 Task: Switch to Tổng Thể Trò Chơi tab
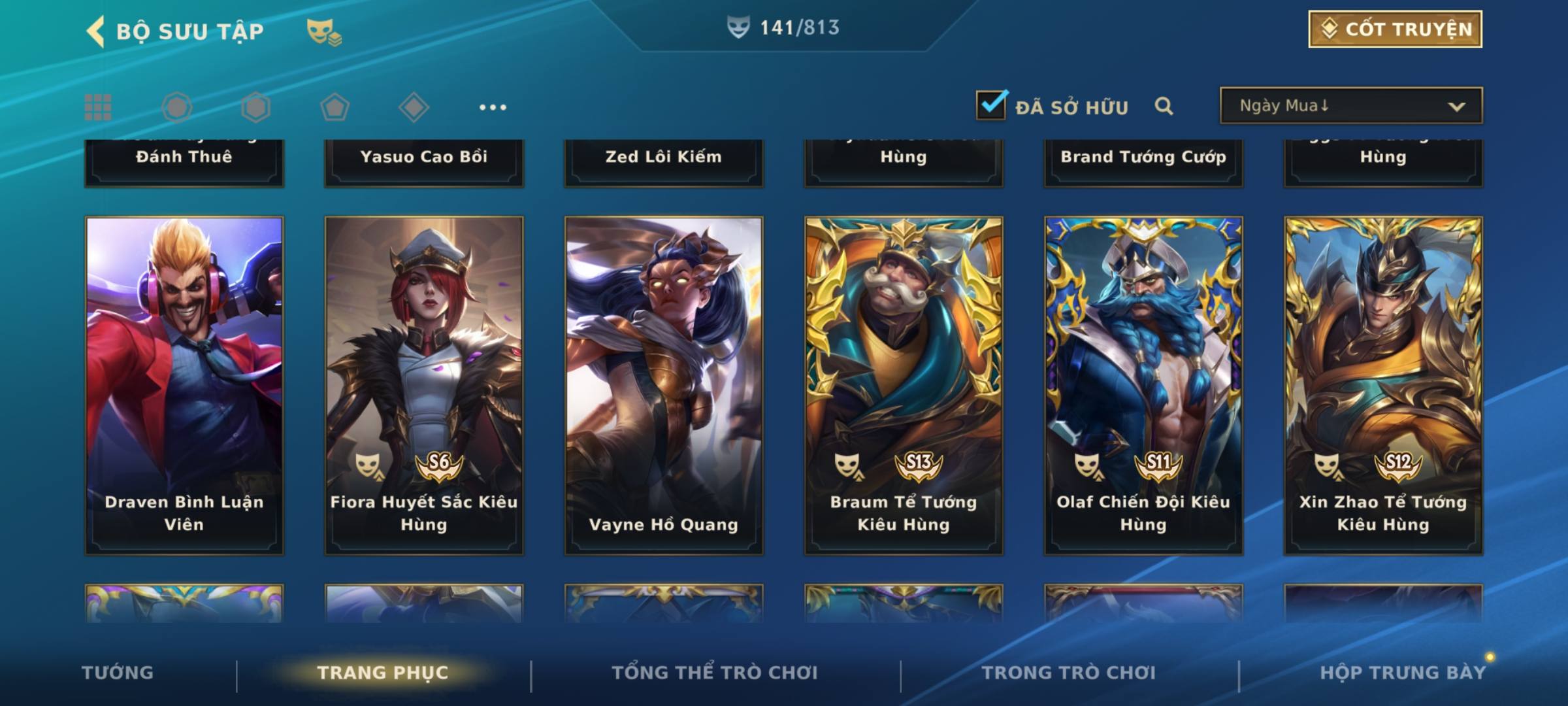coord(715,673)
